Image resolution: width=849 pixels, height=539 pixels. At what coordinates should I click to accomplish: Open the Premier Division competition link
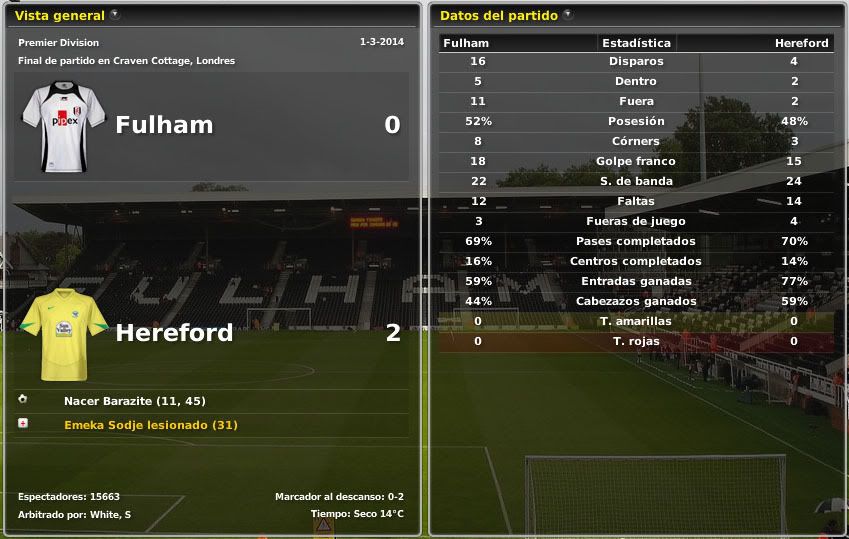[x=58, y=43]
